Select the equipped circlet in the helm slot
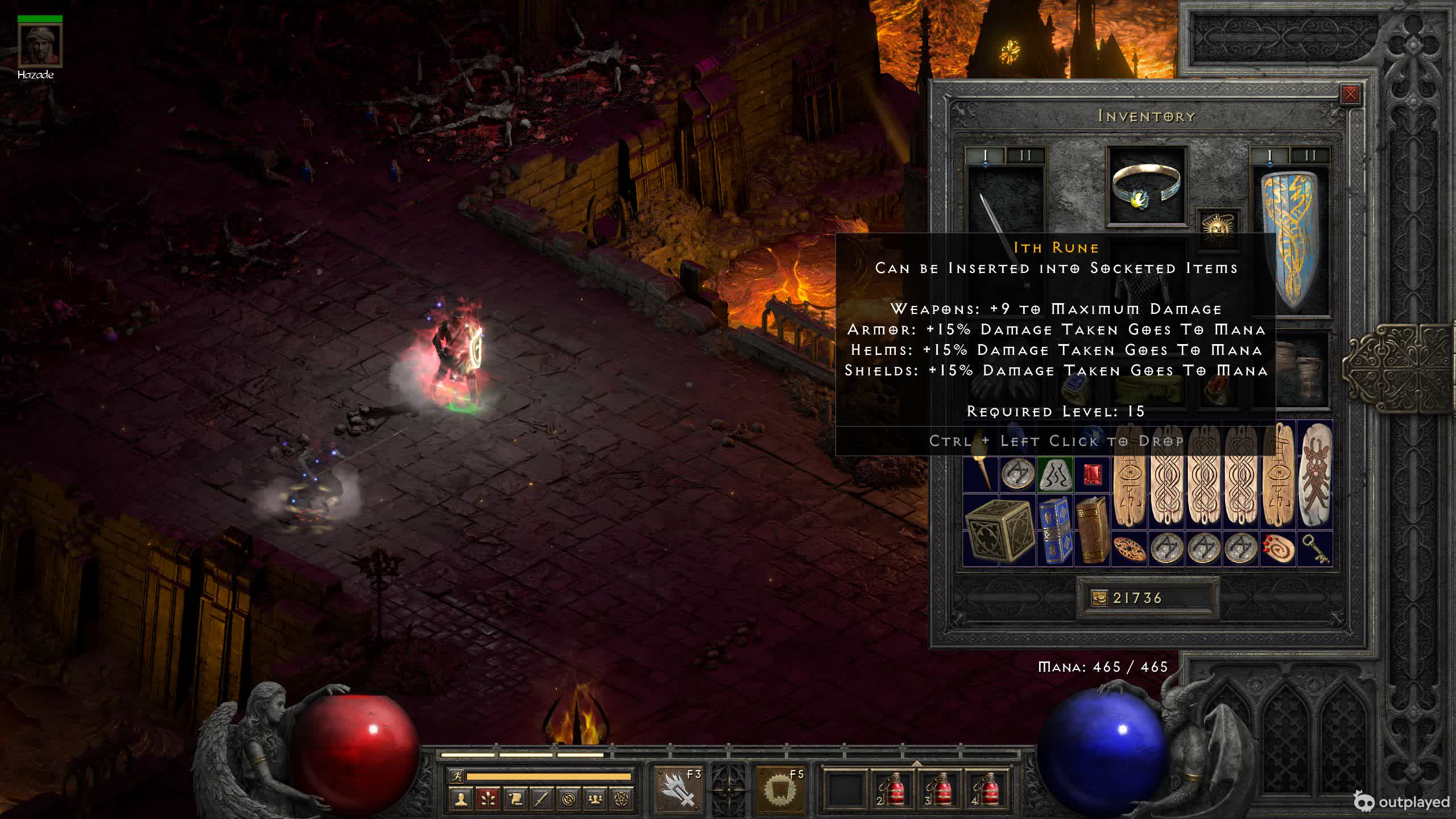Viewport: 1456px width, 819px height. 1147,185
